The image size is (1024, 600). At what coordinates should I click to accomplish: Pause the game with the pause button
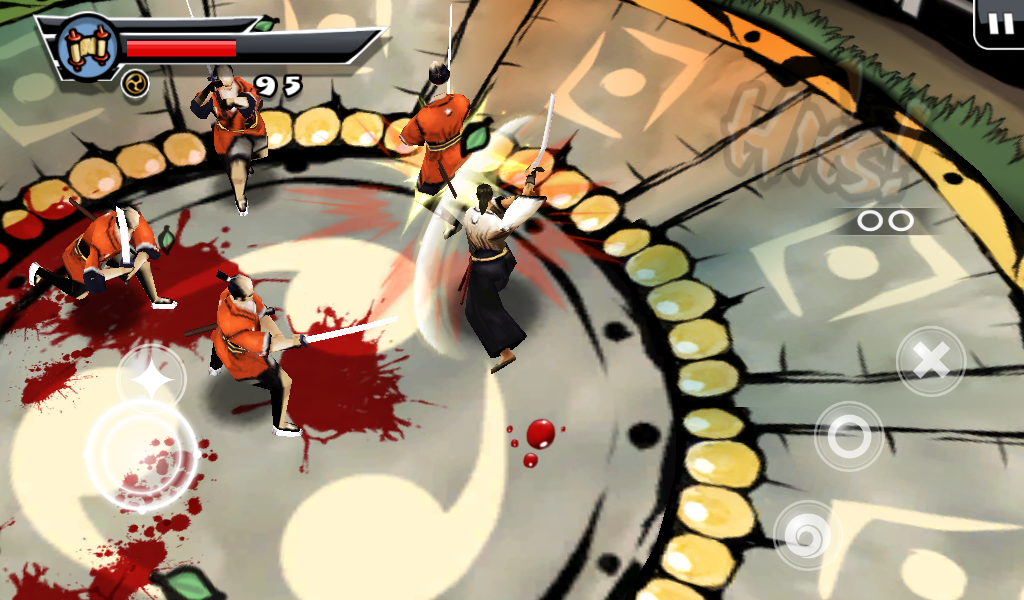pos(1000,24)
